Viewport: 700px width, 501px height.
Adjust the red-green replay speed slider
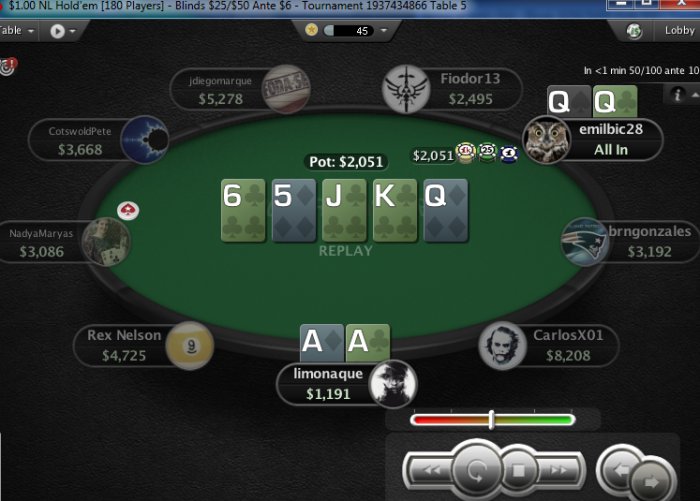(491, 420)
